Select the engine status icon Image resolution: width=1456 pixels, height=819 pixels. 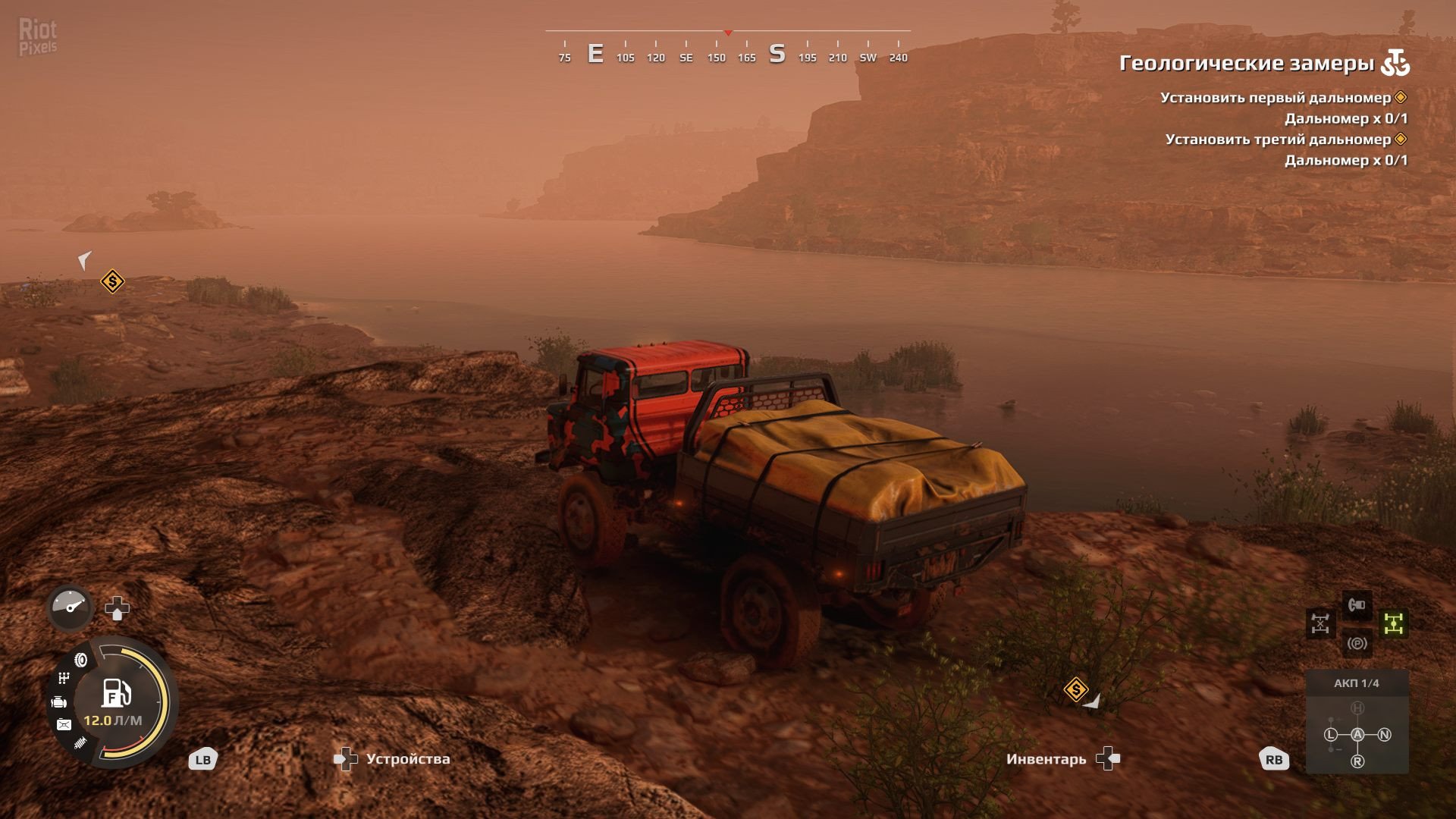pyautogui.click(x=59, y=702)
